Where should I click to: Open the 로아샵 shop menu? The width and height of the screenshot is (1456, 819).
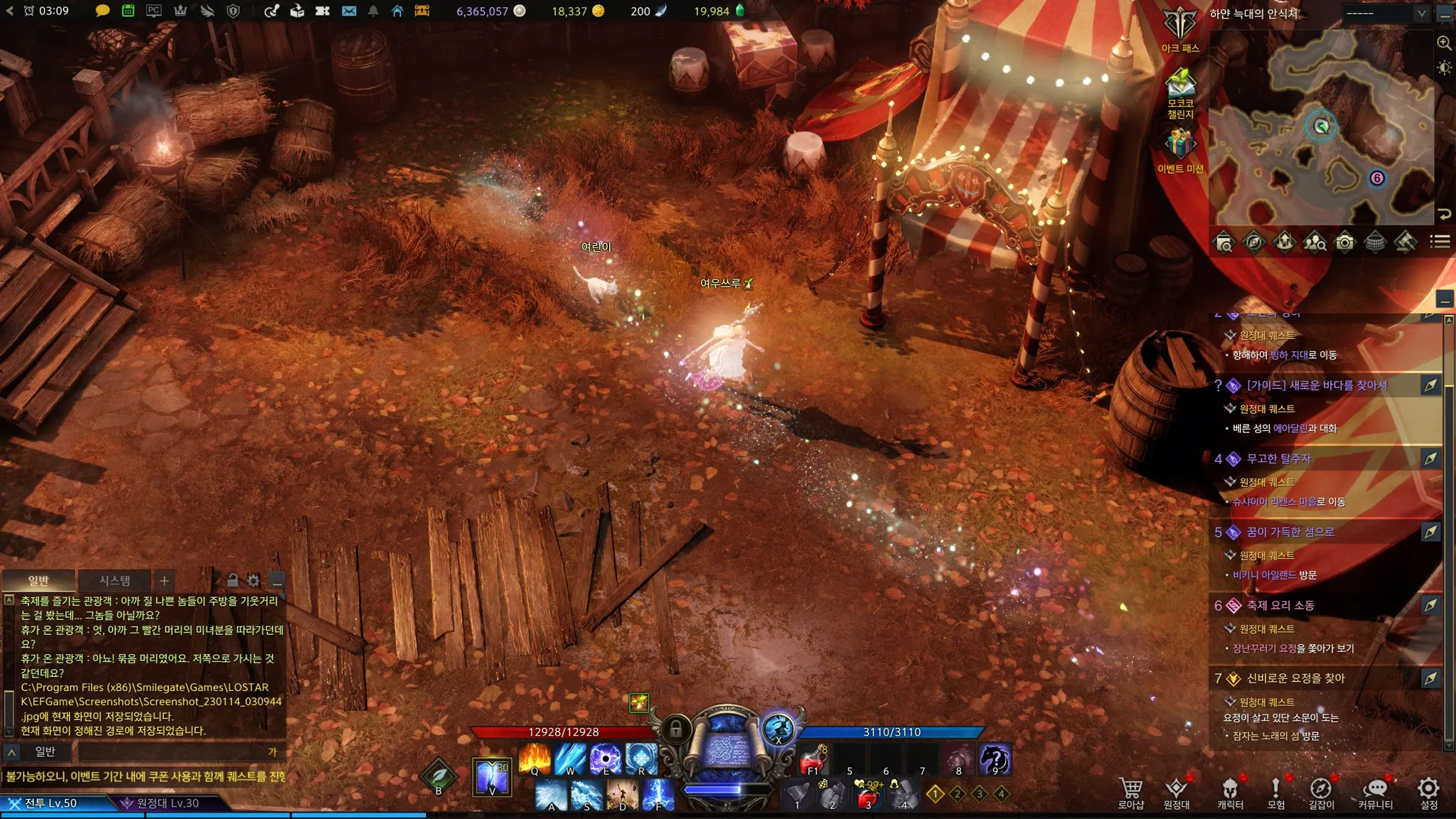point(1130,792)
